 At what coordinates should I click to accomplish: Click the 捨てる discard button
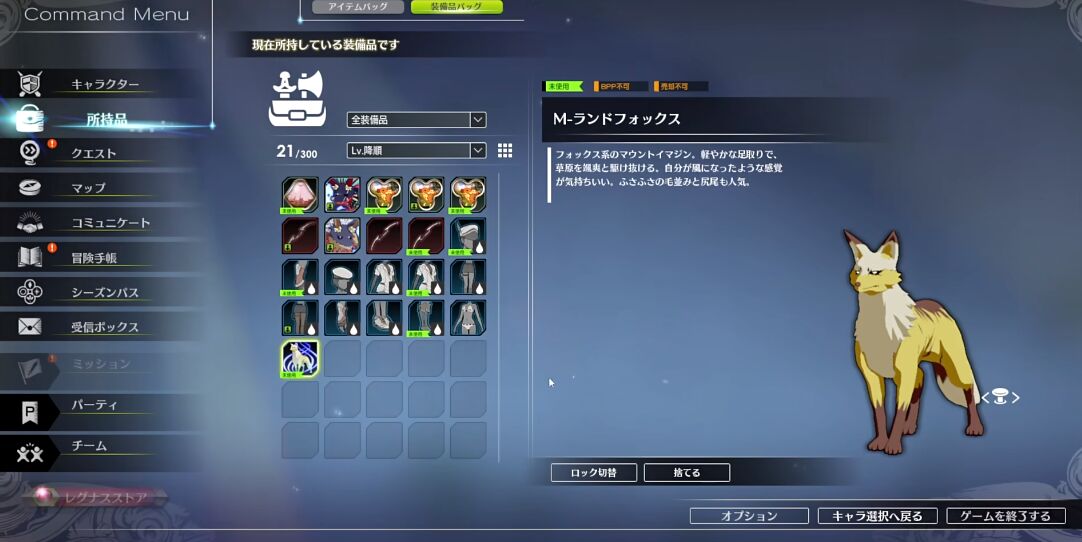[x=686, y=473]
